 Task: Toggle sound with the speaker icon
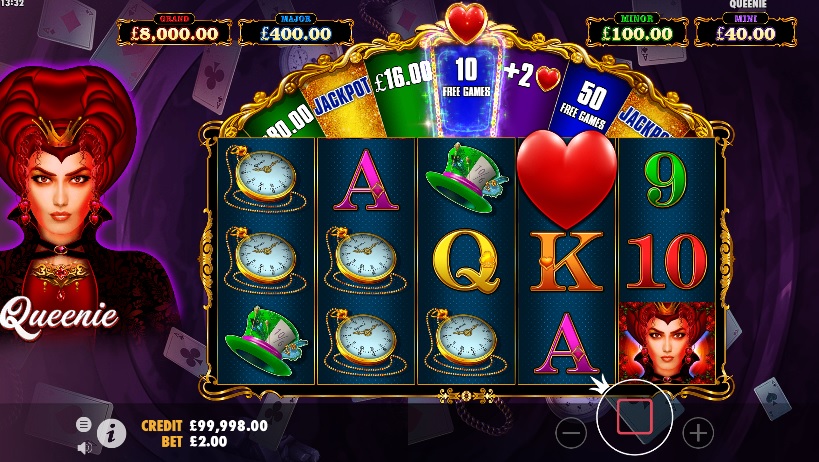pos(84,447)
